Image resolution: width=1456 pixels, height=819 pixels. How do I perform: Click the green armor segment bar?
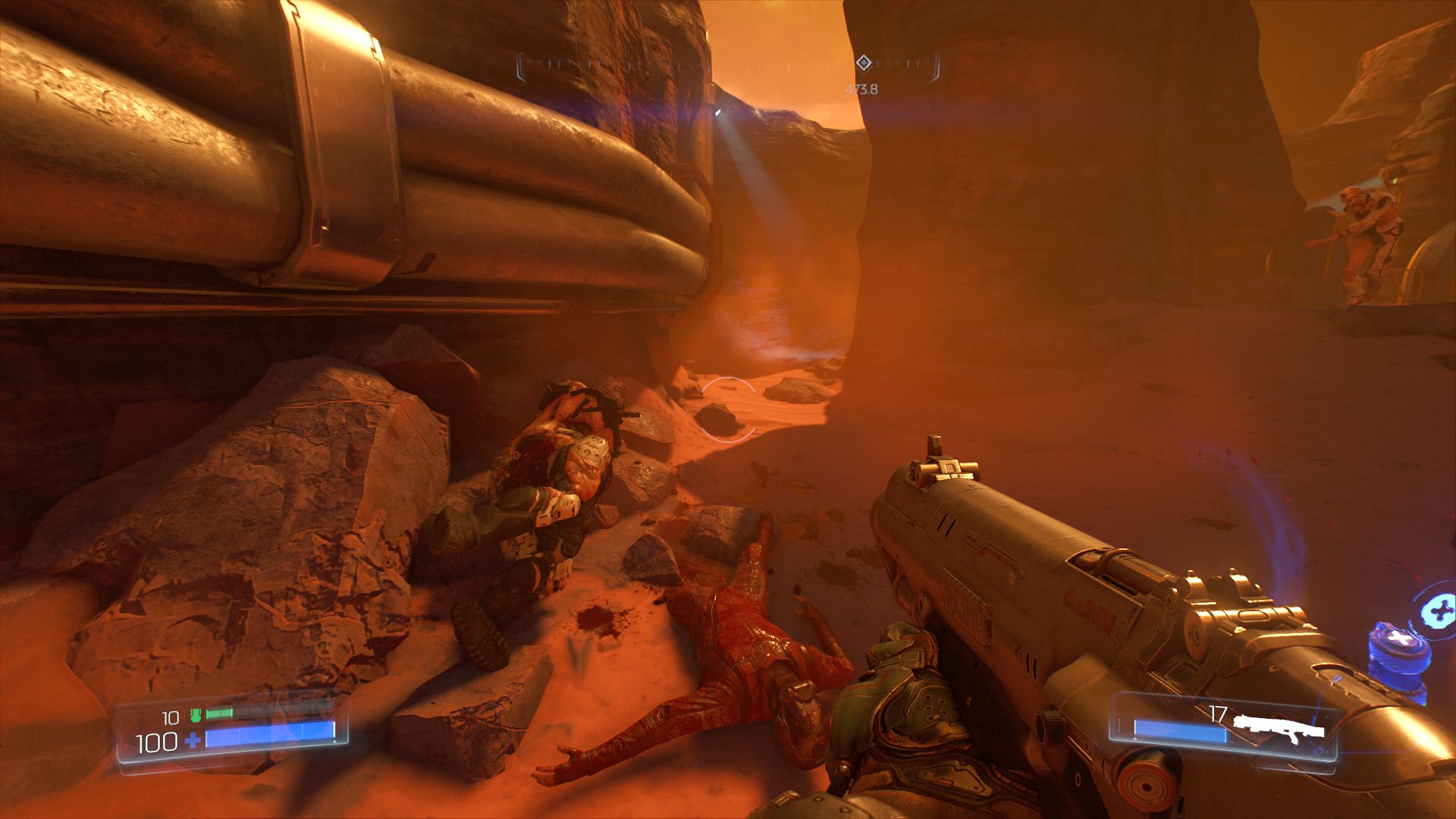[x=219, y=713]
